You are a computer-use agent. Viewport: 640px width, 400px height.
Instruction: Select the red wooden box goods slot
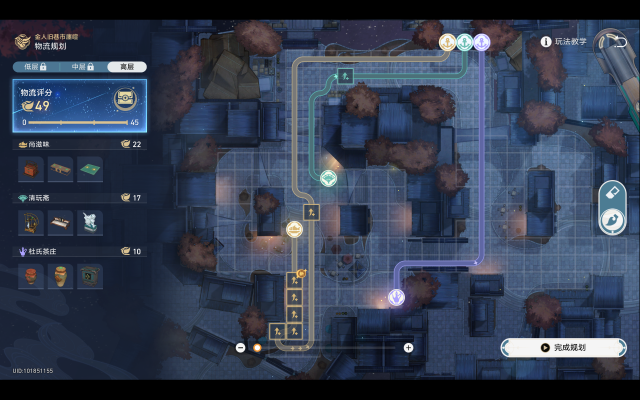(x=32, y=170)
